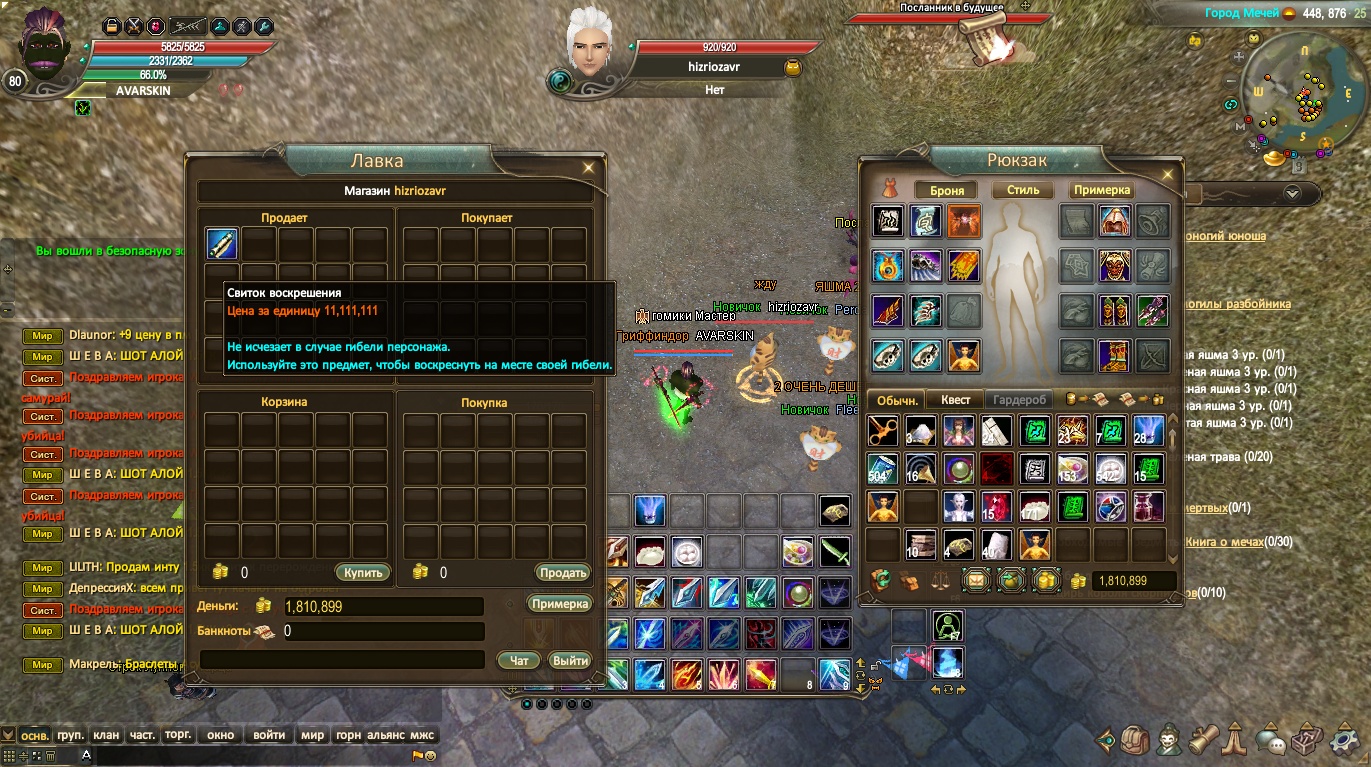Show the Квест inventory tab
The width and height of the screenshot is (1371, 767).
click(955, 400)
